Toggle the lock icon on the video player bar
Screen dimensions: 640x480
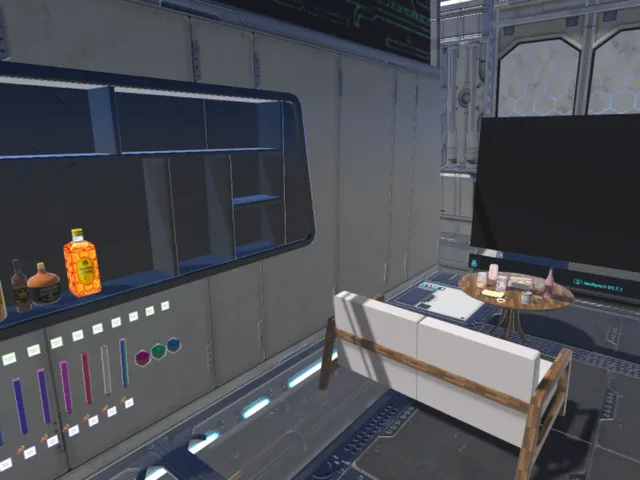pos(473,262)
